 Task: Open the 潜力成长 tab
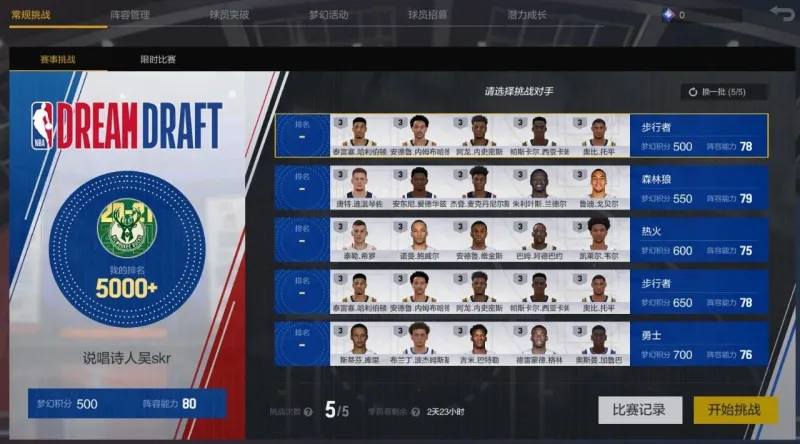[x=527, y=15]
